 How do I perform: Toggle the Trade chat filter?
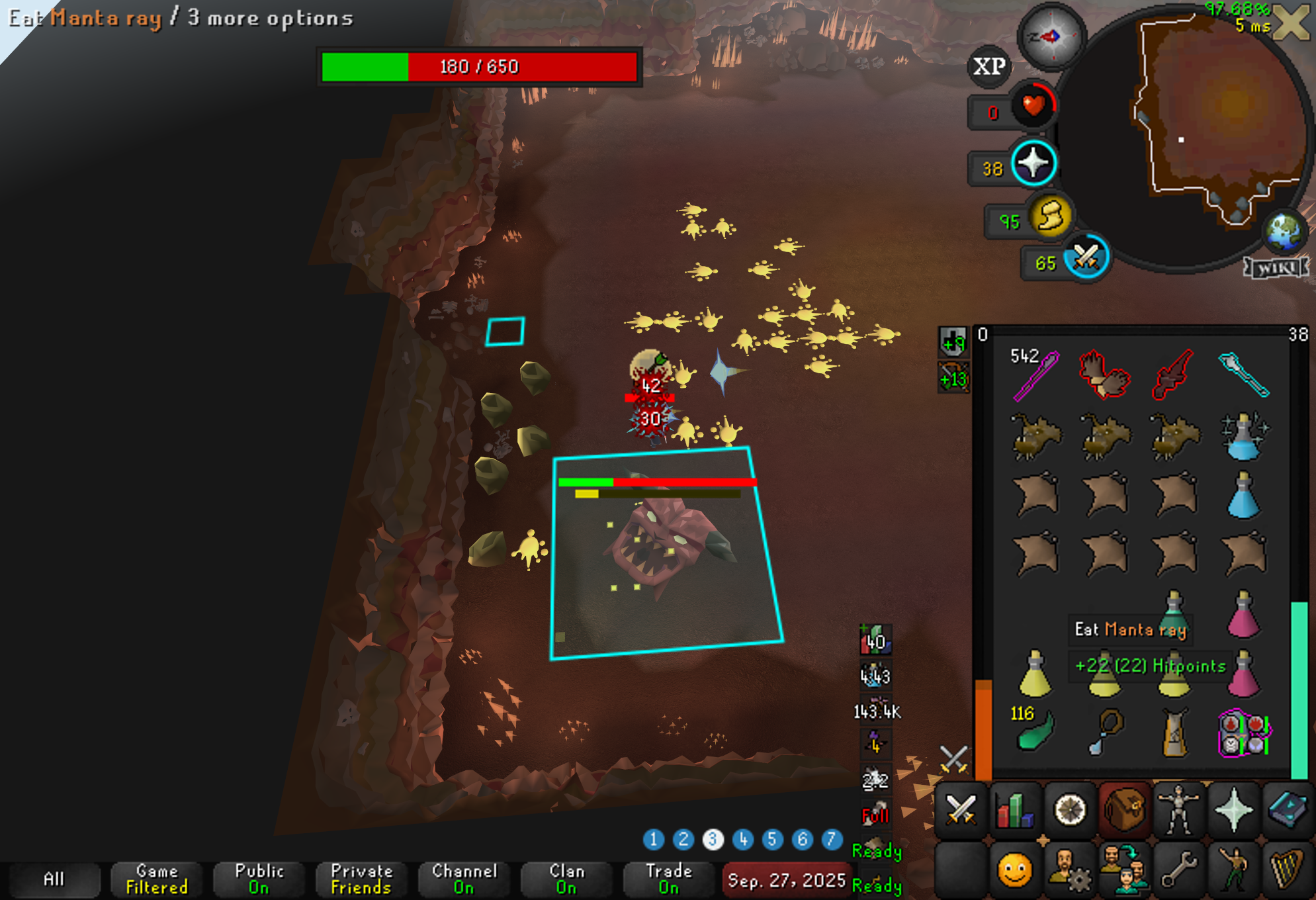[669, 879]
